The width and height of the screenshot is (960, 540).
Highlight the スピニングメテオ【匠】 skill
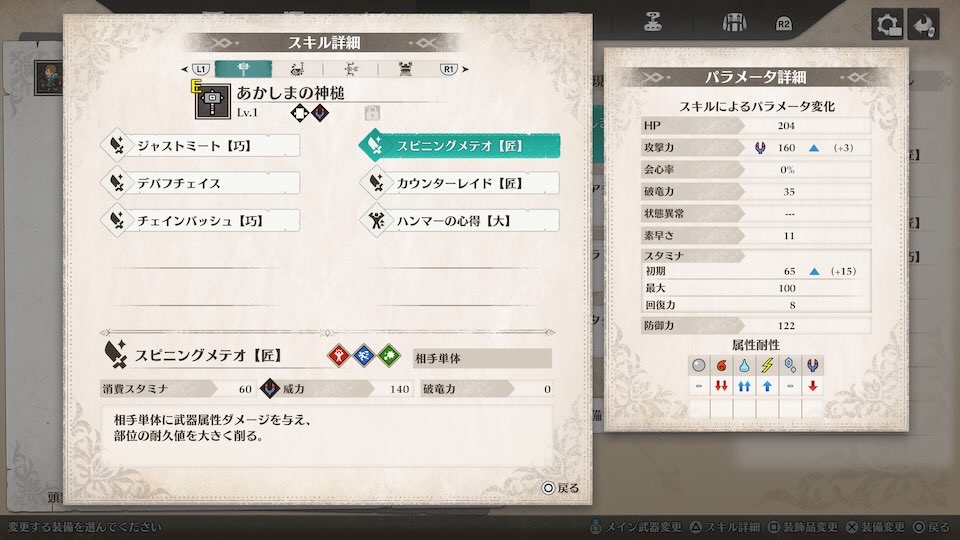coord(458,146)
